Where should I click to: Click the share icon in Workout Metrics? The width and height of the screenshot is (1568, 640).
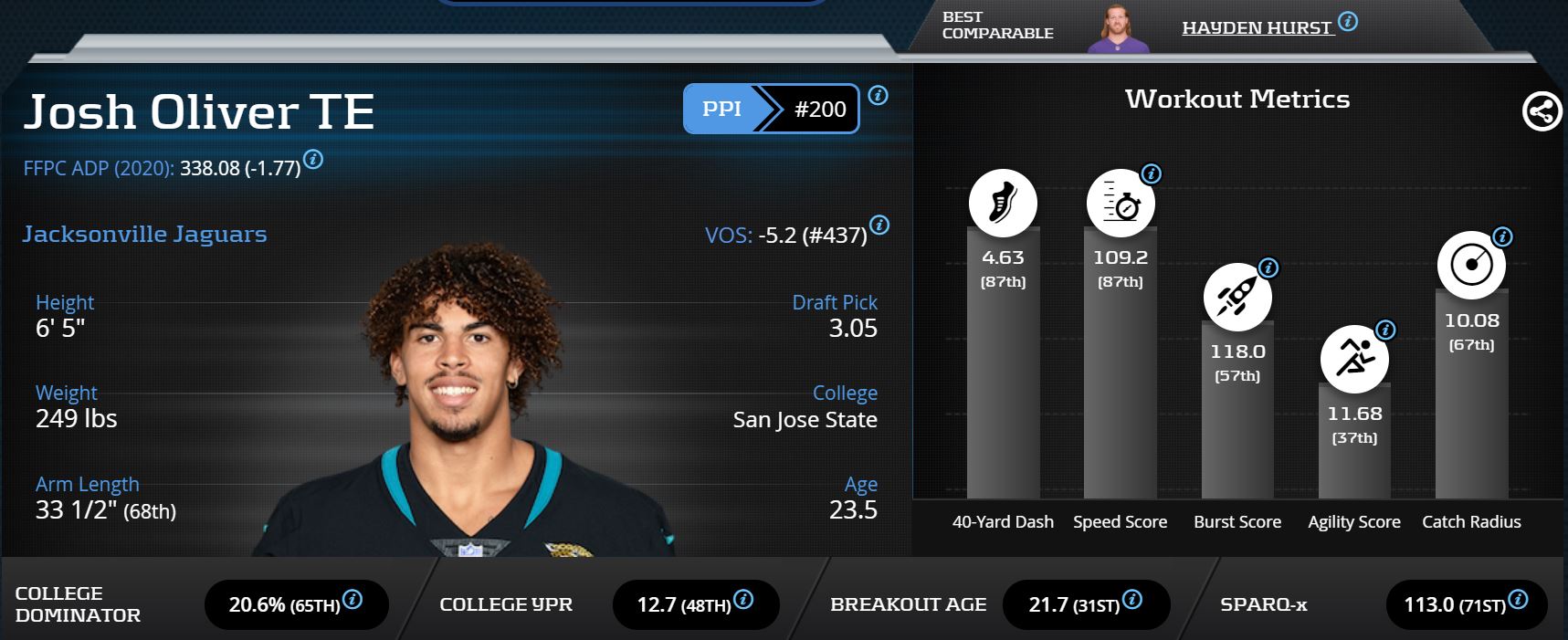(1542, 111)
